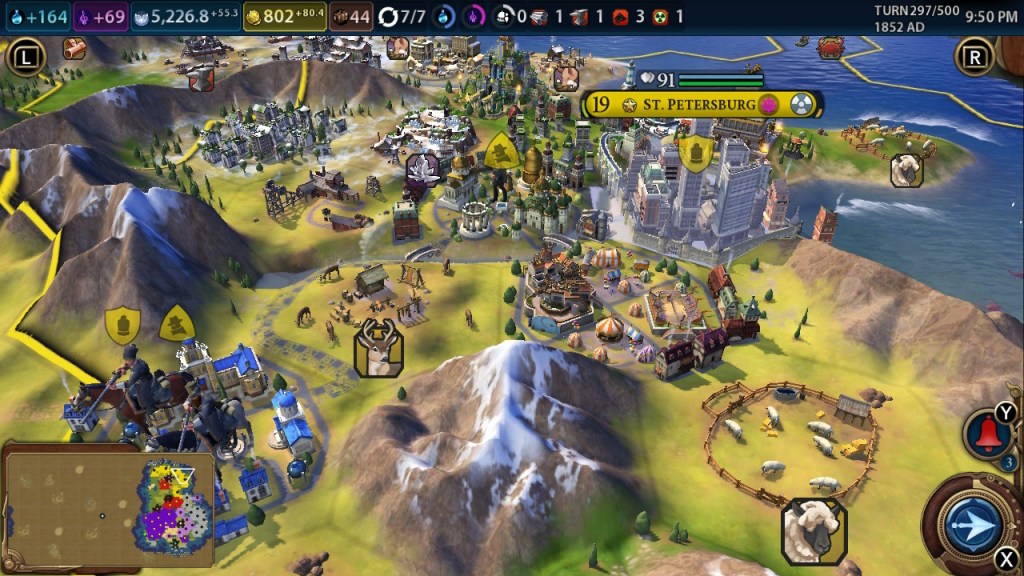Image resolution: width=1024 pixels, height=576 pixels.
Task: Open the red bell notifications
Action: click(x=987, y=434)
